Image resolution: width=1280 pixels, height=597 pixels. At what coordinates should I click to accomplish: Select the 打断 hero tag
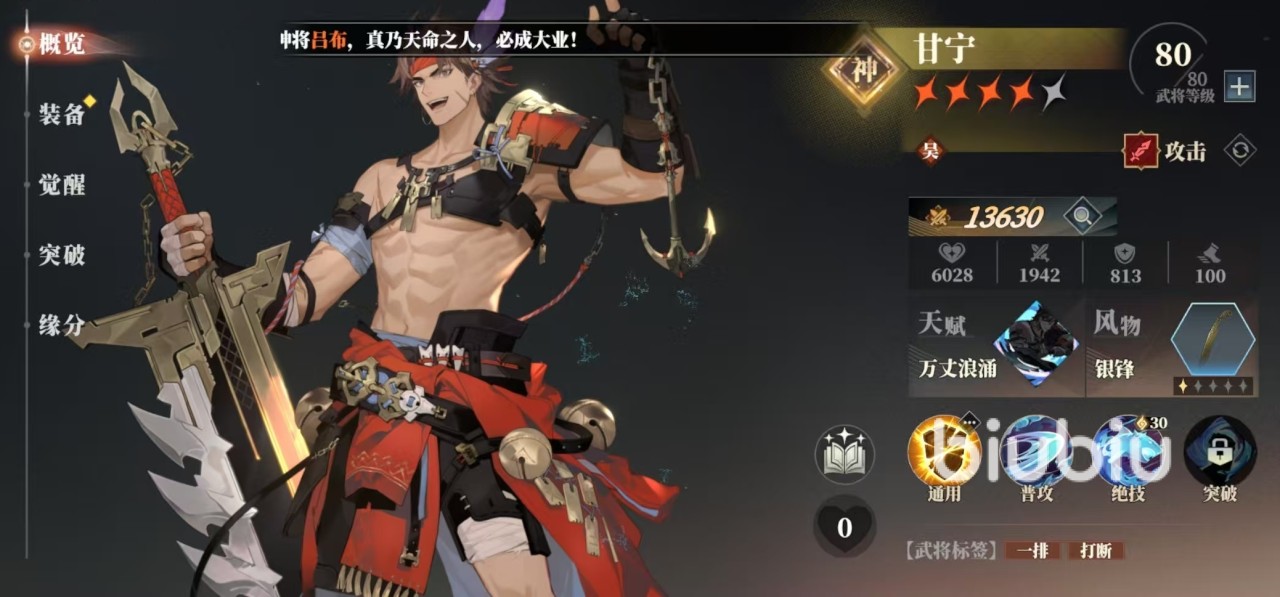1095,550
